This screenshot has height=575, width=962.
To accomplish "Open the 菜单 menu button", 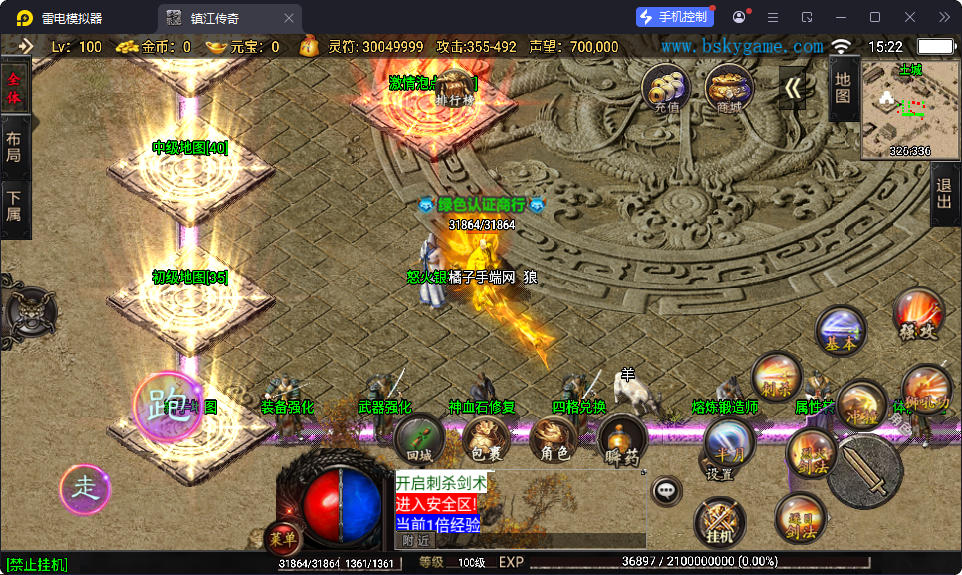I will pos(283,539).
